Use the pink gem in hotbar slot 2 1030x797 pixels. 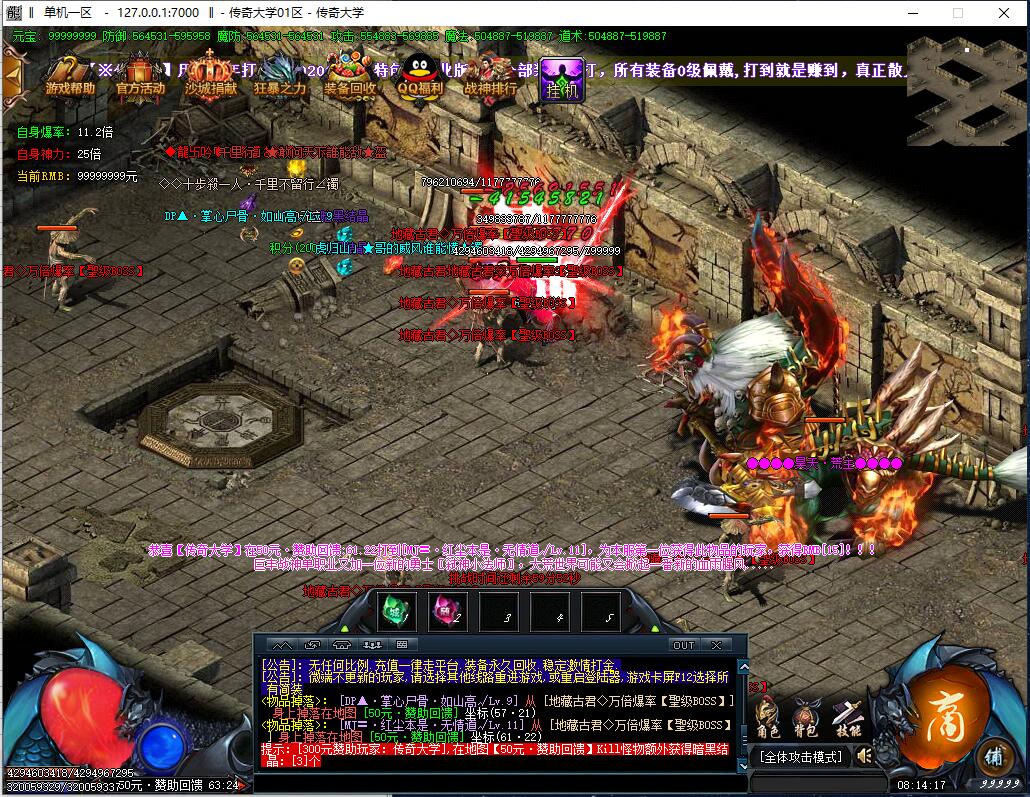tap(447, 610)
